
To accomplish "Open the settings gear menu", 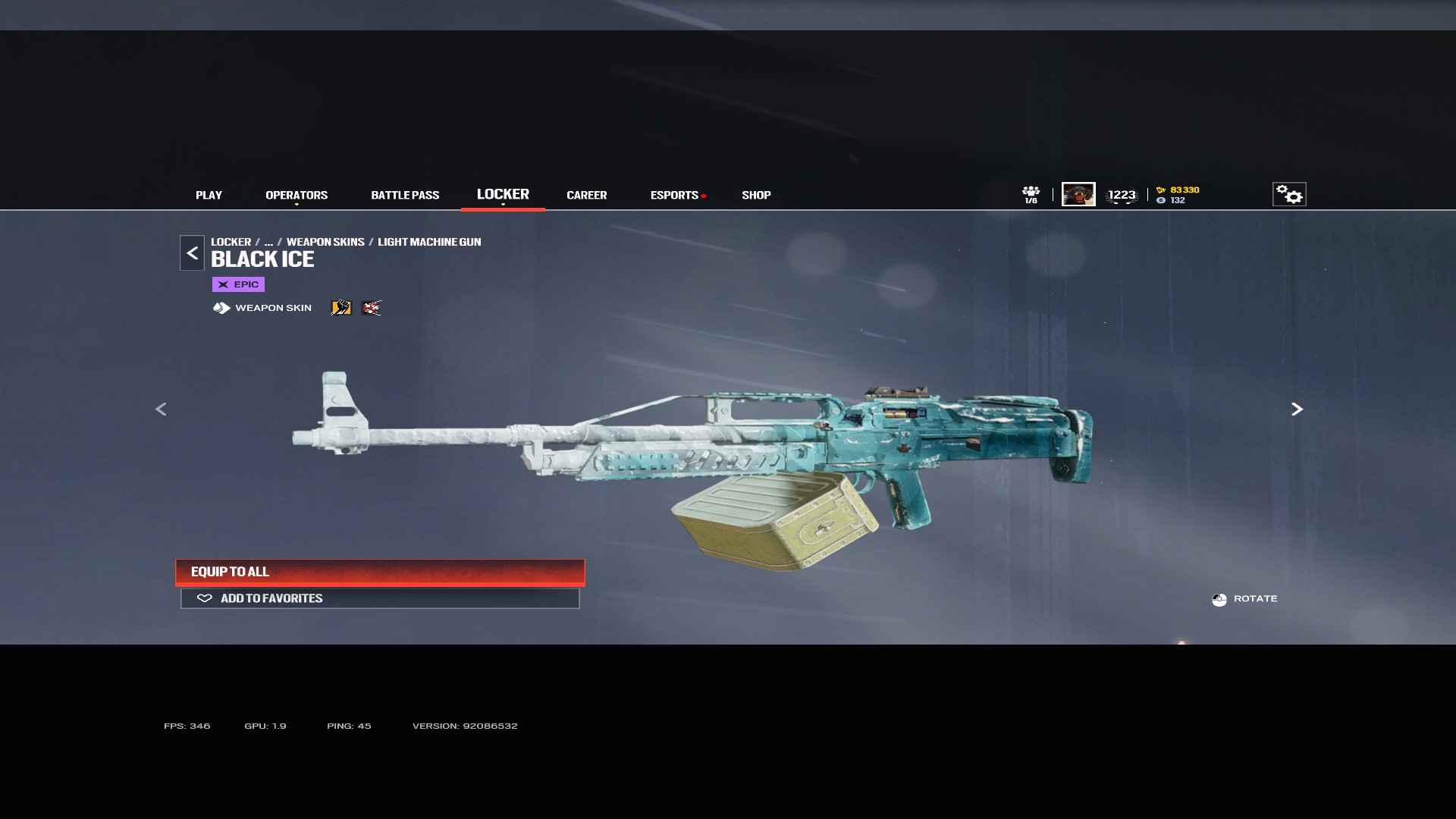I will point(1288,194).
